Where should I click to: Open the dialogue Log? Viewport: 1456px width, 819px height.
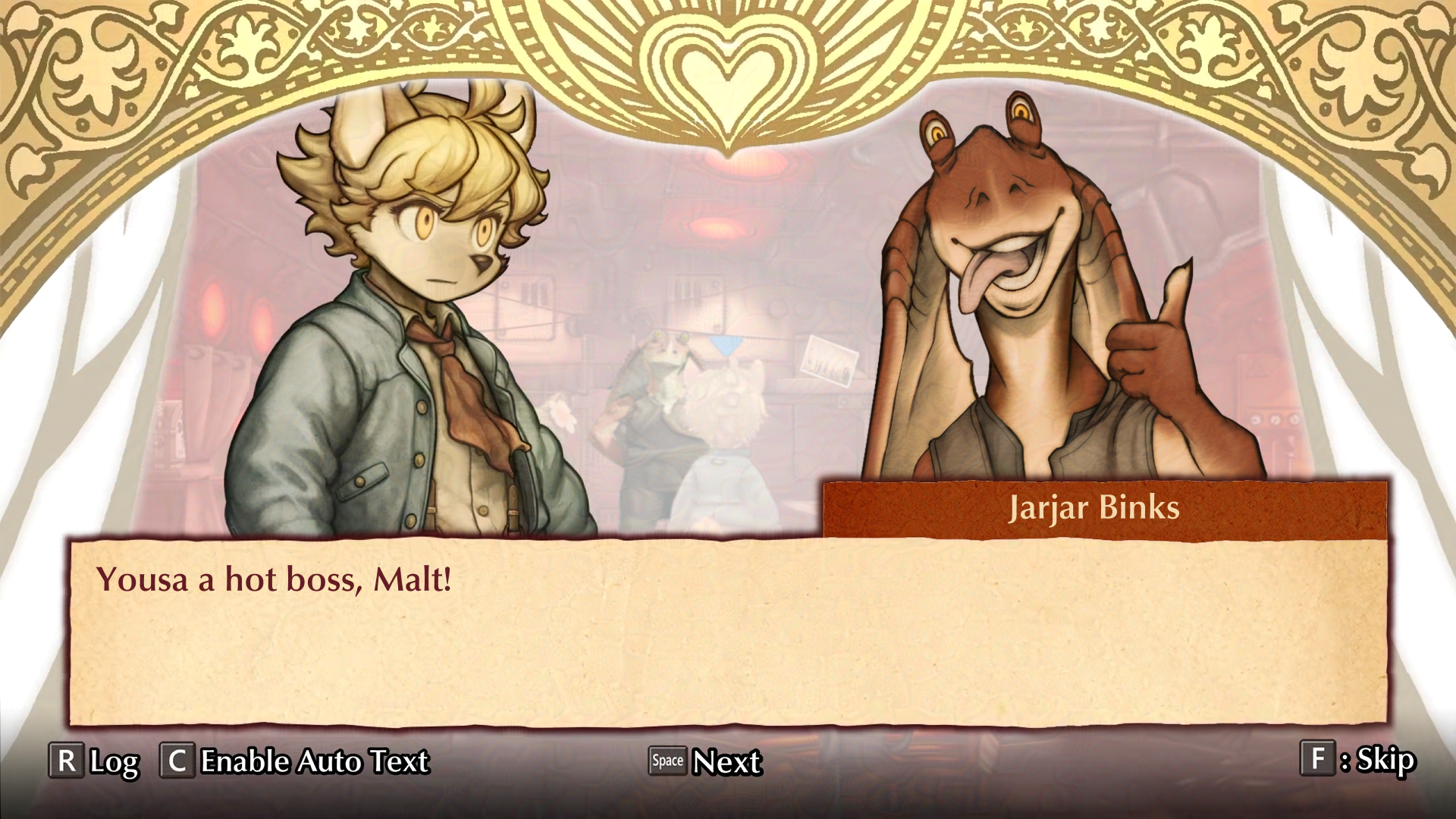[x=95, y=761]
